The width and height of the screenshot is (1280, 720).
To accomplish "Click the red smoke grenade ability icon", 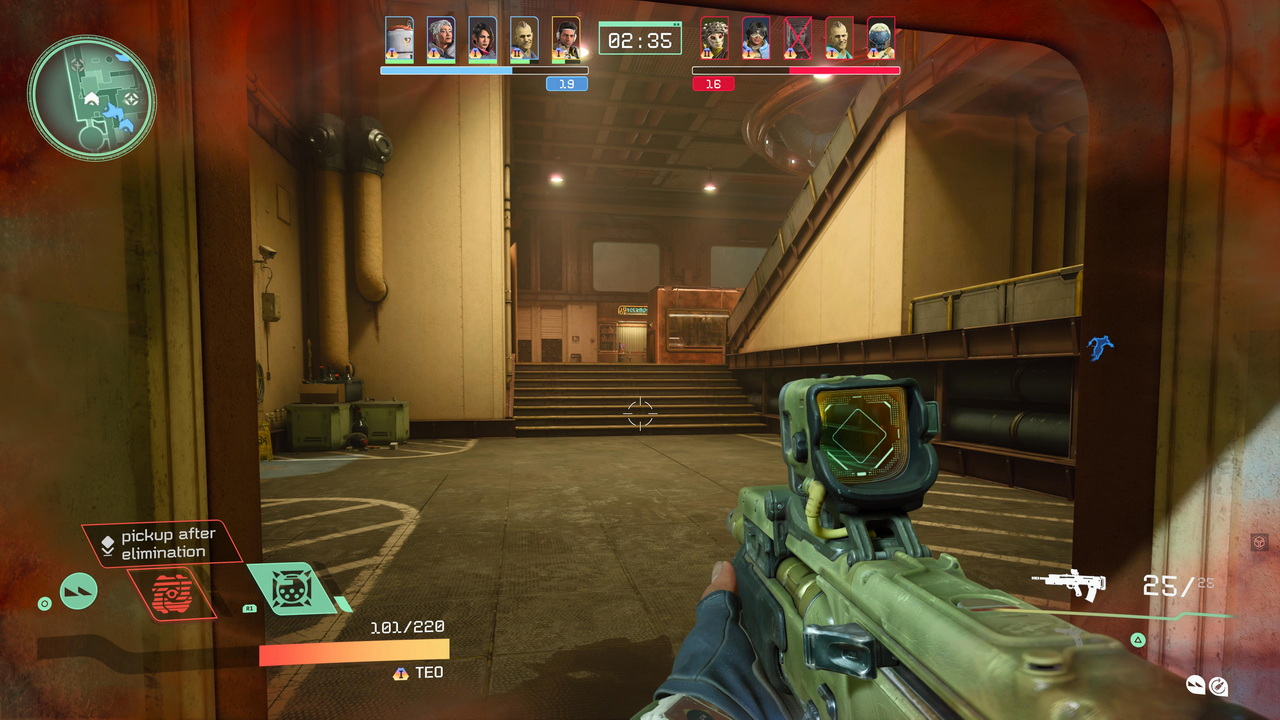I will (171, 594).
